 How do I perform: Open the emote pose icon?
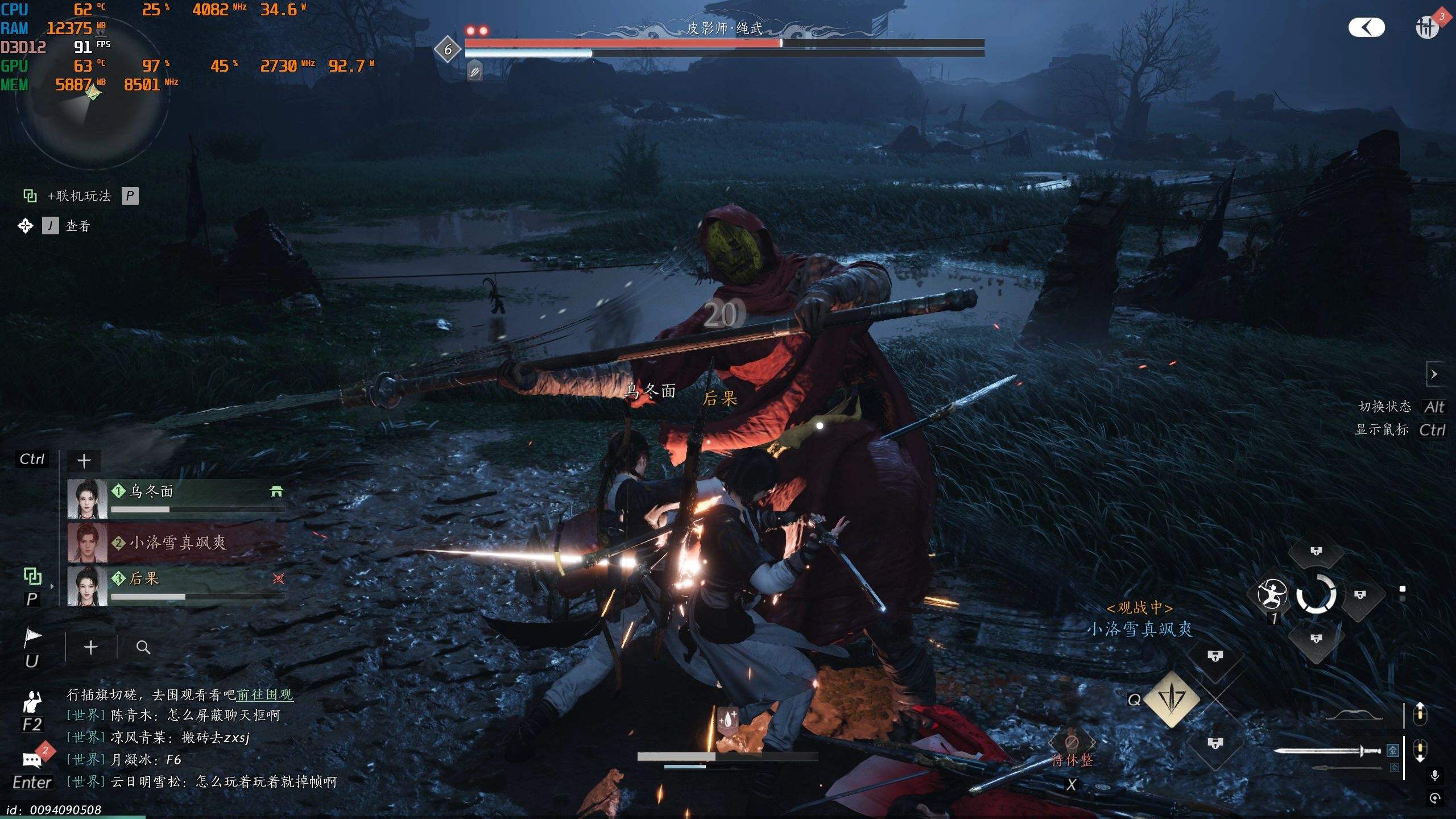[x=32, y=703]
